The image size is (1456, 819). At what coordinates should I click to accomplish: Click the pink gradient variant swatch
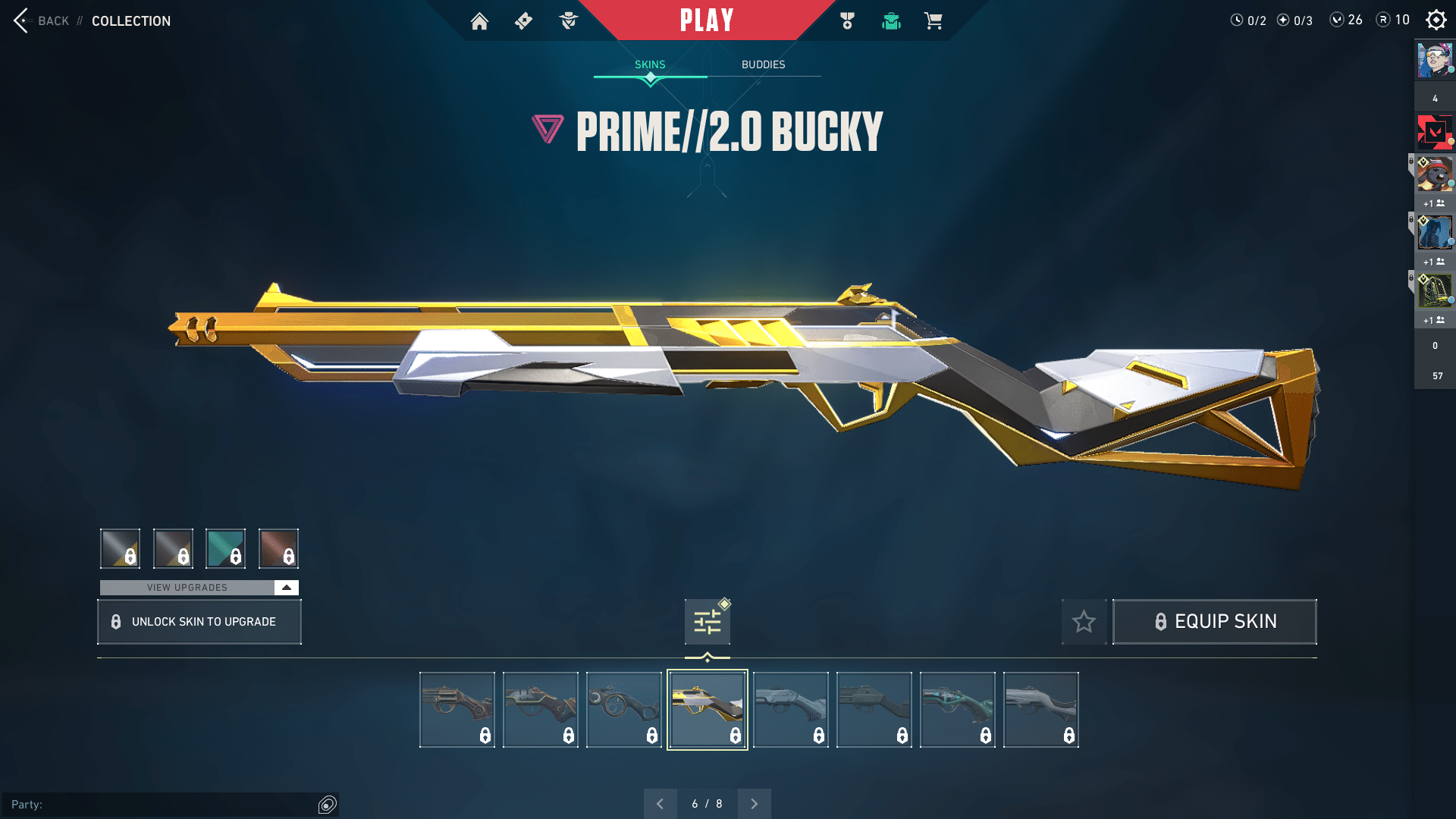pos(278,548)
